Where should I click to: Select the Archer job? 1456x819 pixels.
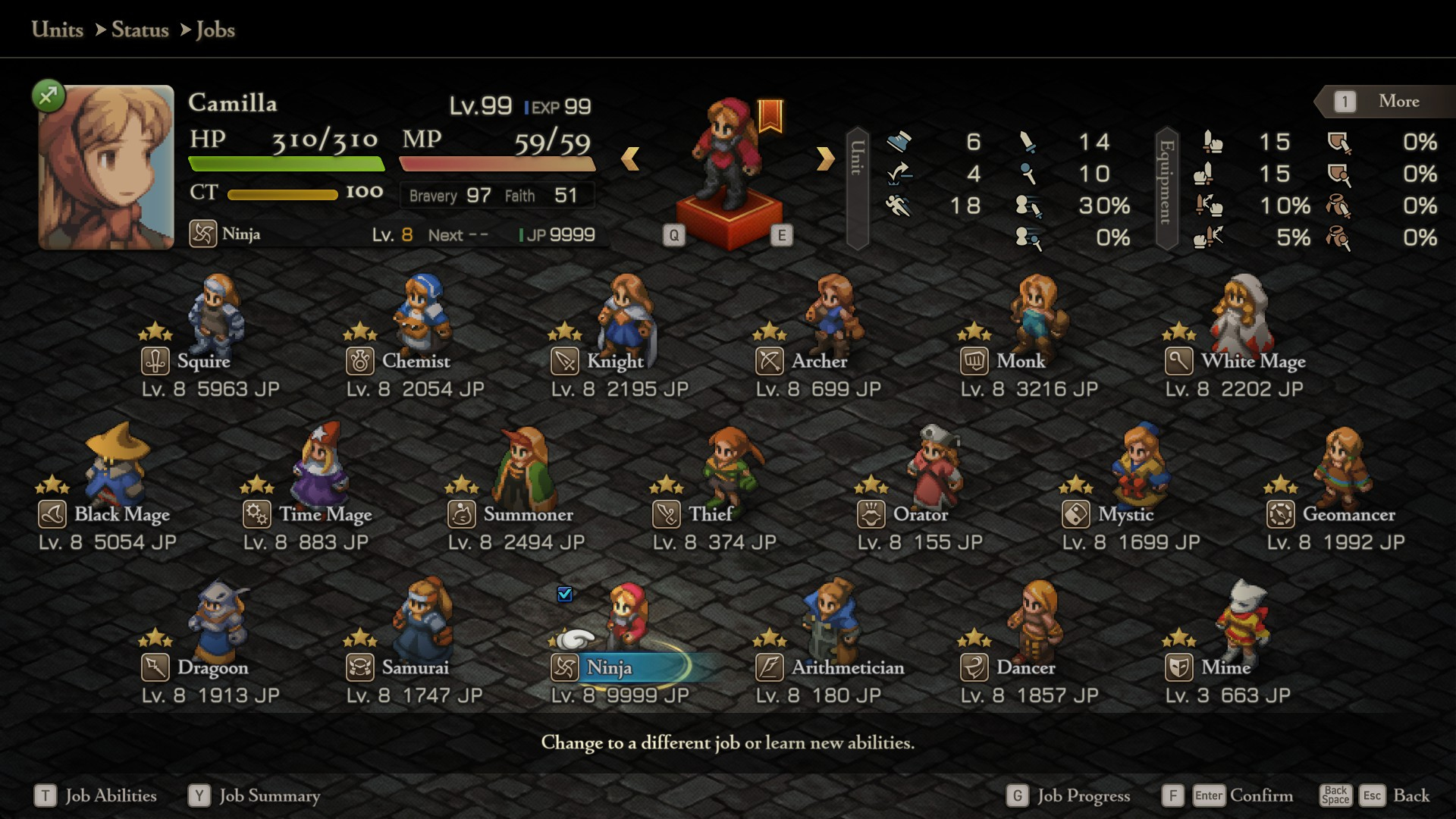pyautogui.click(x=819, y=362)
